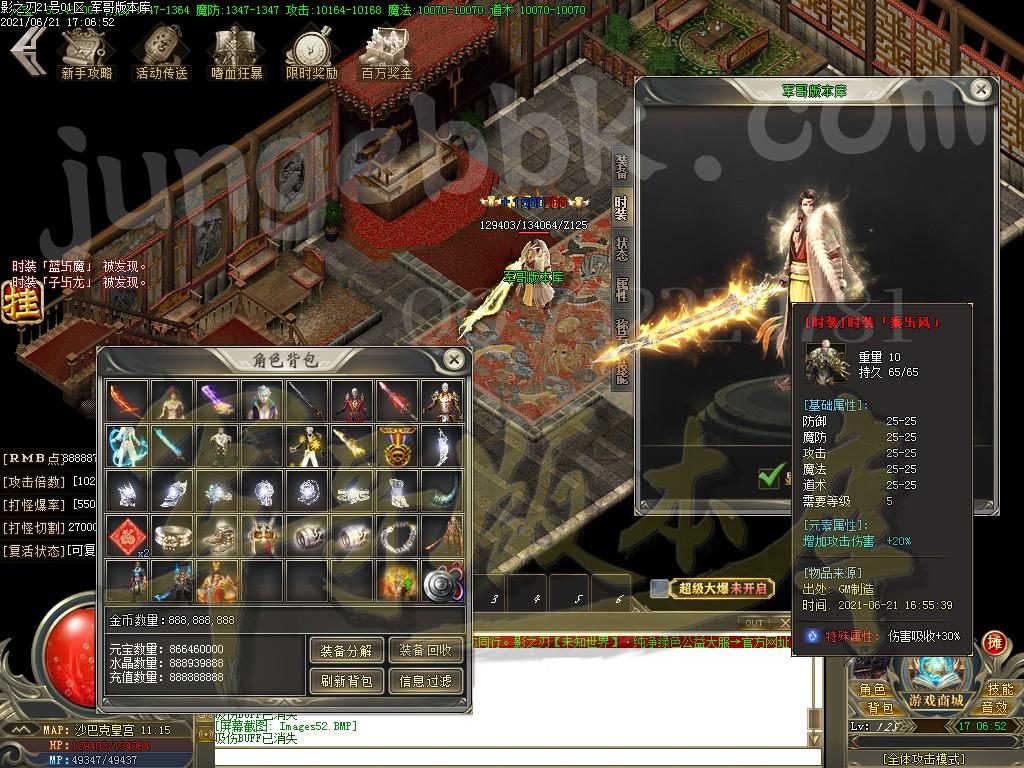This screenshot has width=1024, height=768.
Task: Close the 军哥版本库 character panel
Action: coord(981,90)
